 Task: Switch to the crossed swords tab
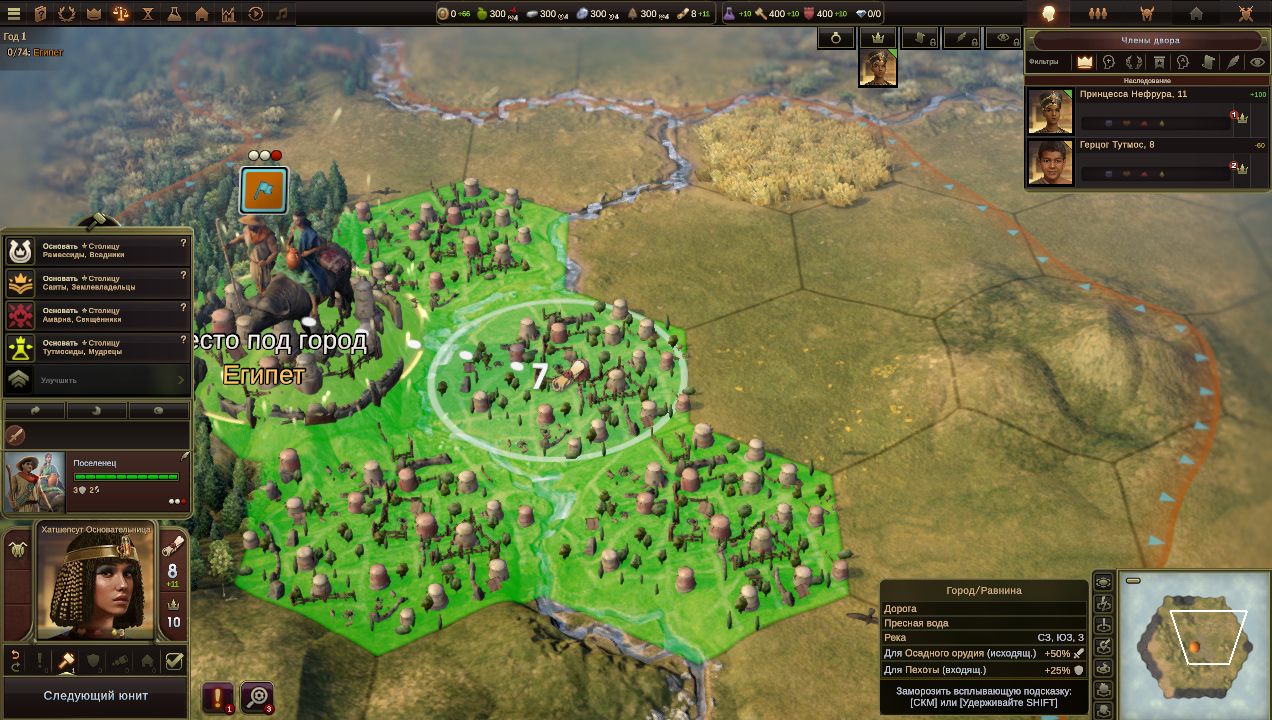[1245, 14]
